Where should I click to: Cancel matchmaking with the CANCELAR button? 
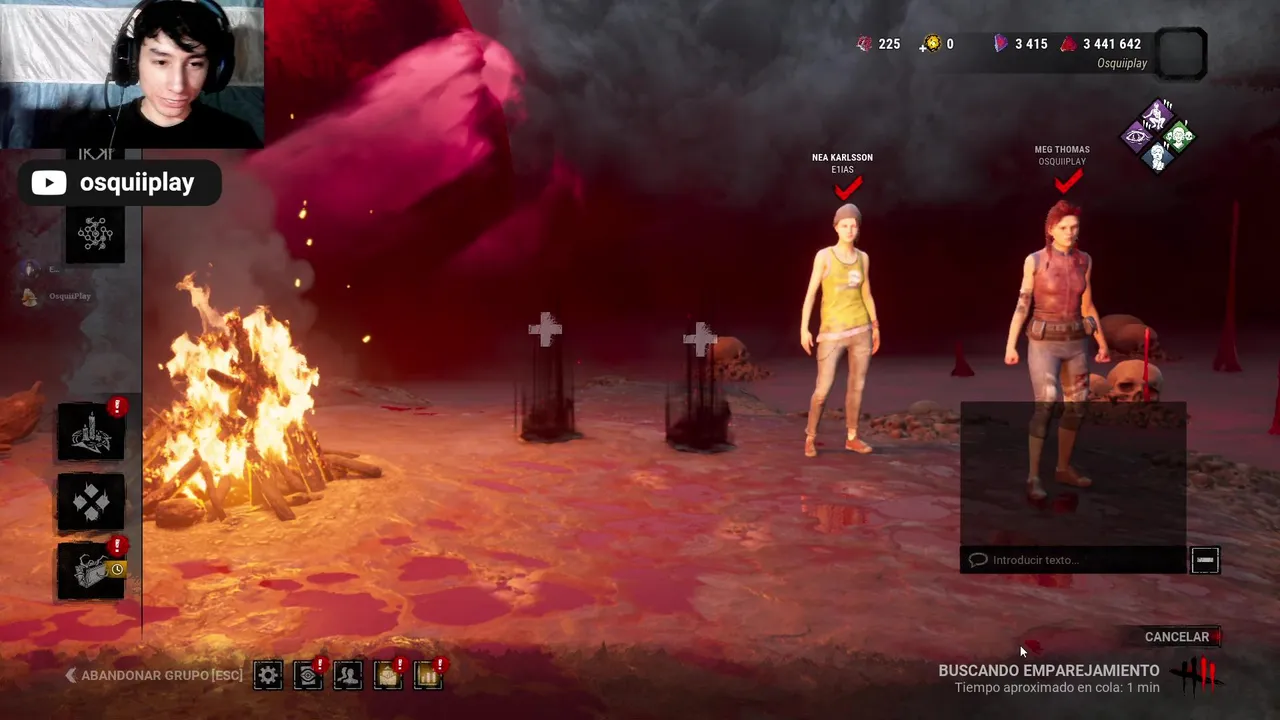(1177, 637)
